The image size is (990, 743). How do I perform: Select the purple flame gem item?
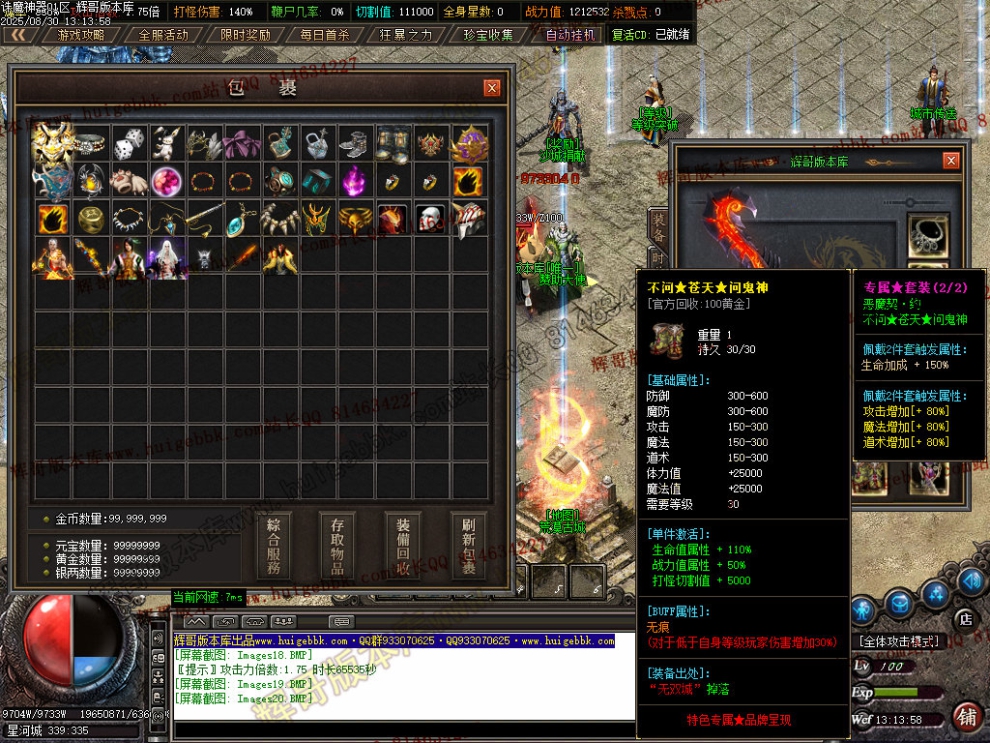(355, 182)
